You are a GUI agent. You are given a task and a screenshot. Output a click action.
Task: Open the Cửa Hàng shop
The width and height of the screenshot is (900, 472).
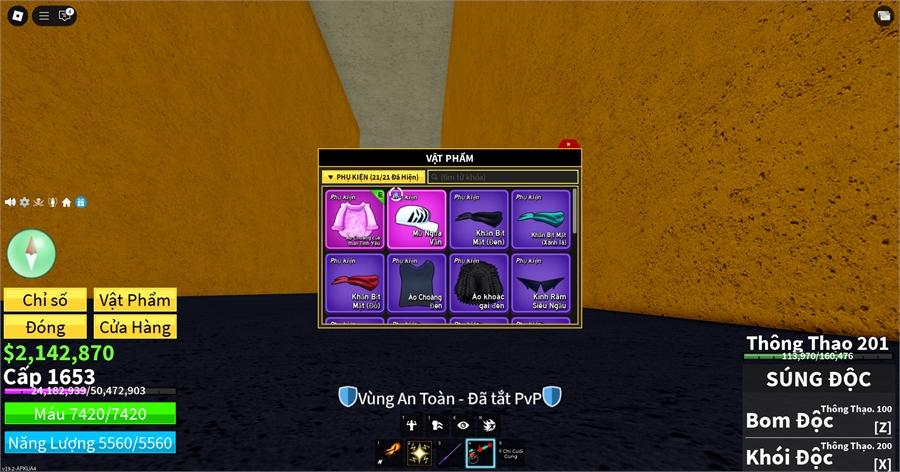click(x=135, y=327)
